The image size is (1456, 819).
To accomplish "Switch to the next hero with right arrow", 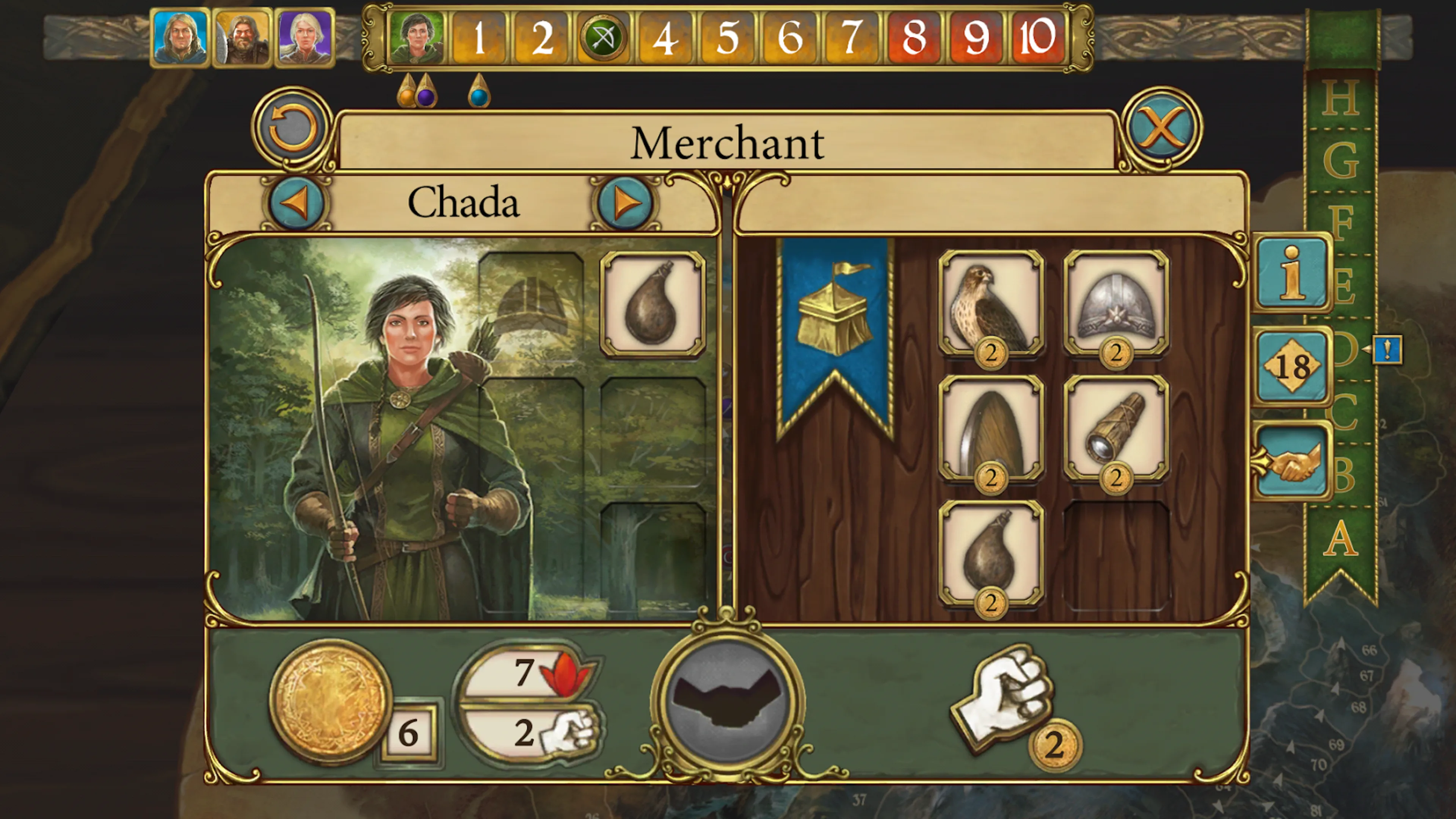I will tap(624, 202).
